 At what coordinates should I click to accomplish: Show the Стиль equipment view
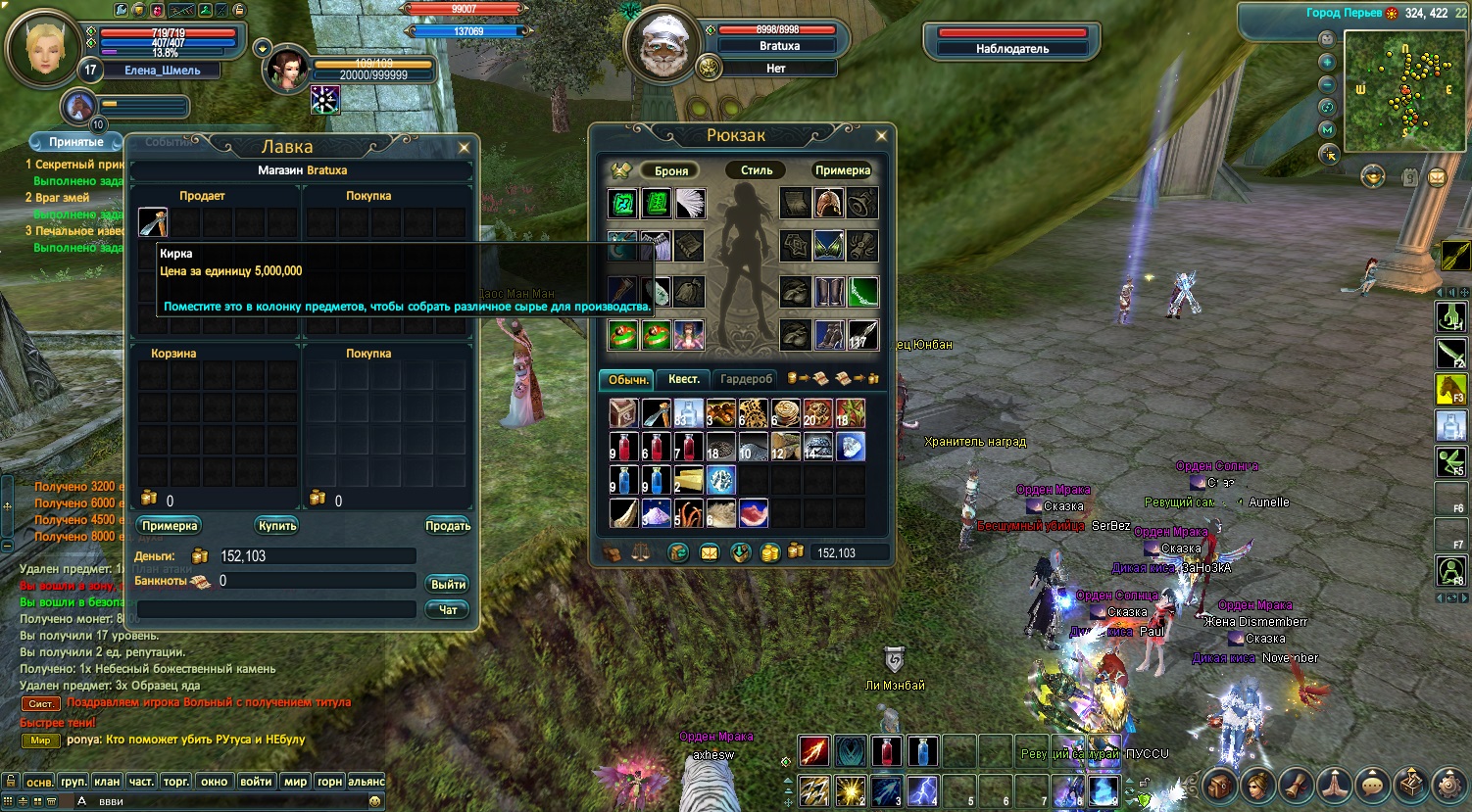(x=757, y=170)
